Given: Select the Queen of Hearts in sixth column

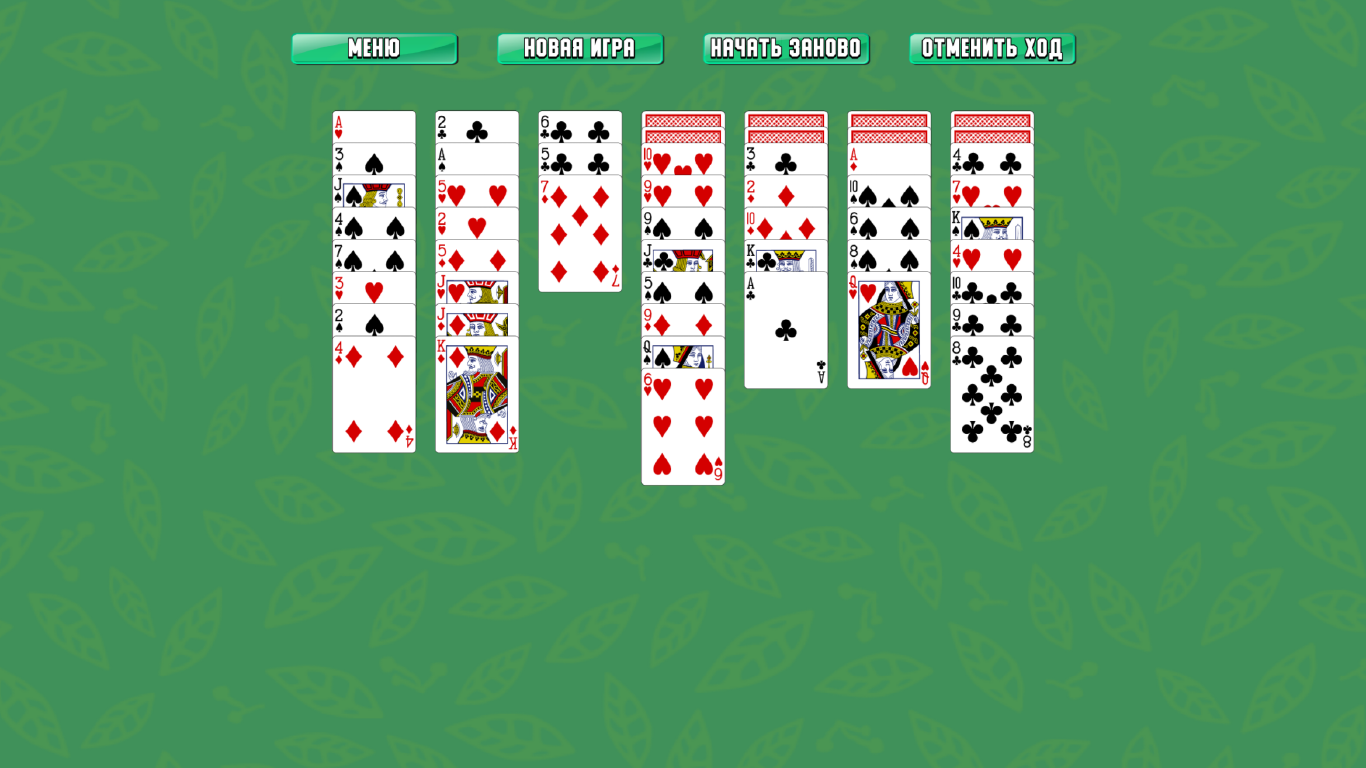Looking at the screenshot, I should click(x=889, y=330).
